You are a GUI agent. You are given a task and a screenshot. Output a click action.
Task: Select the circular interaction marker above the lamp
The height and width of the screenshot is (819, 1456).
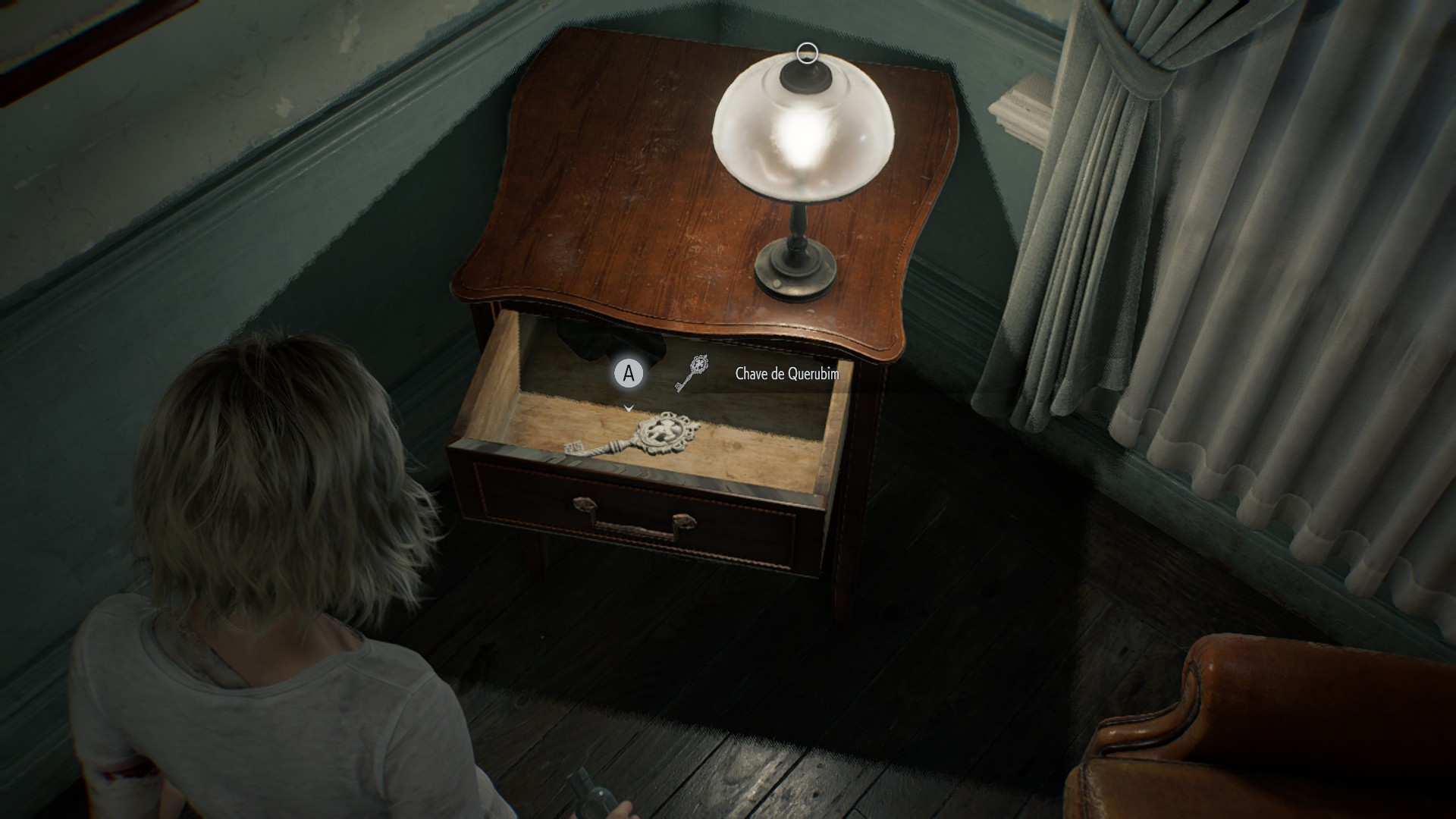[x=807, y=53]
